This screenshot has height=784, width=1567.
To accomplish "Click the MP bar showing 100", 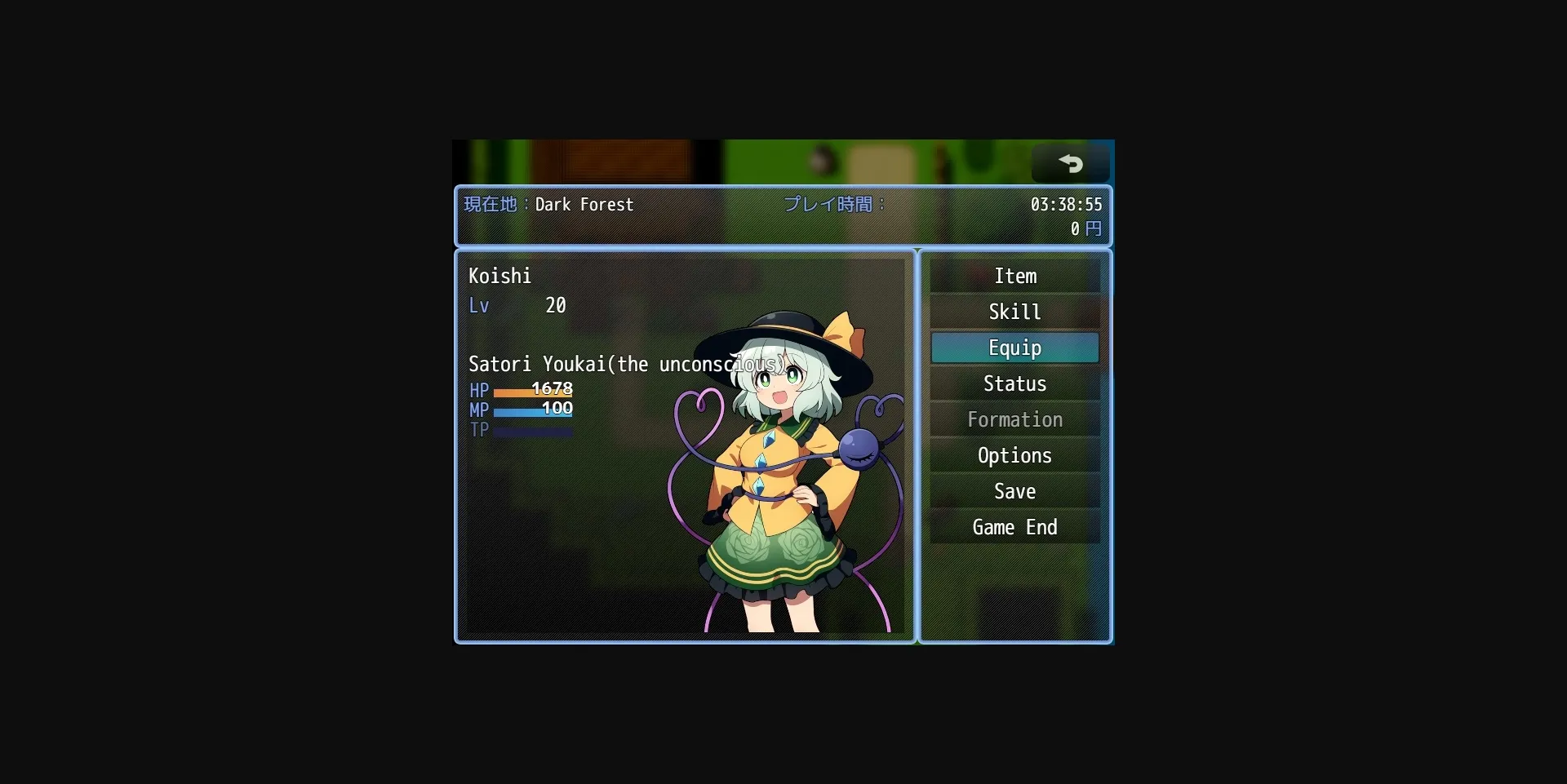I will (x=530, y=410).
